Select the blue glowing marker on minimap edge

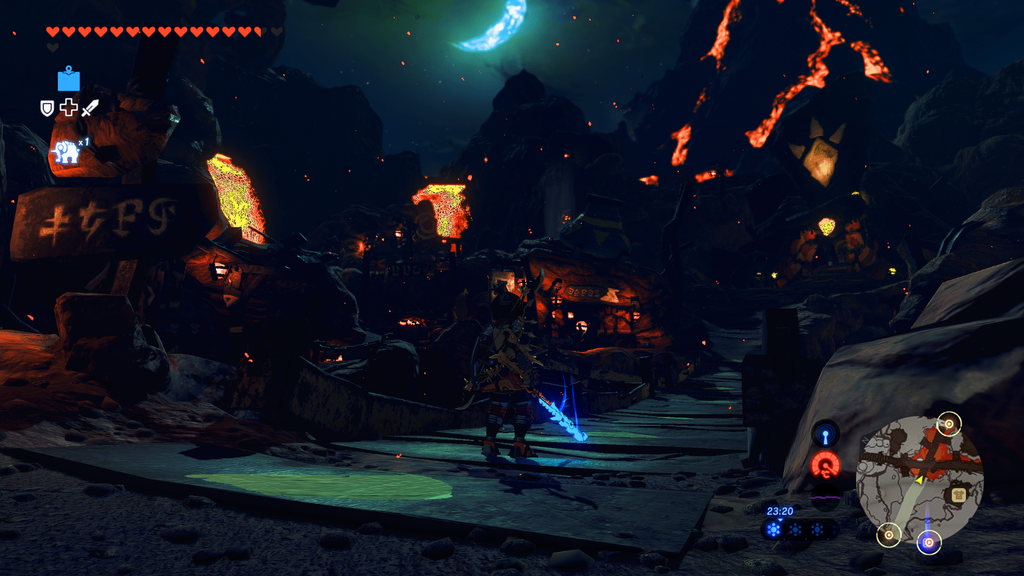(x=928, y=542)
